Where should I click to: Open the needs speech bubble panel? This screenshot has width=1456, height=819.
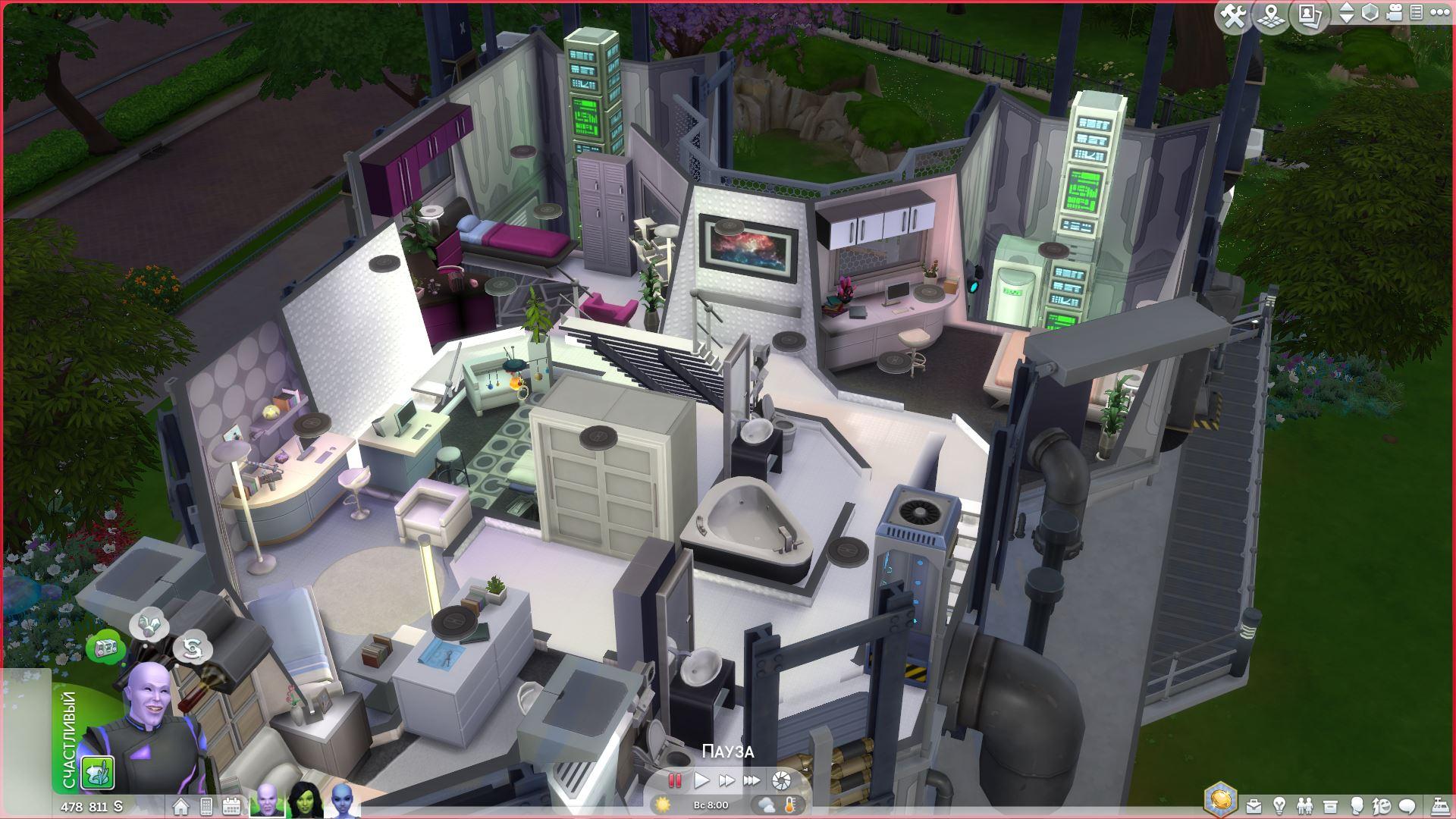tap(1407, 806)
